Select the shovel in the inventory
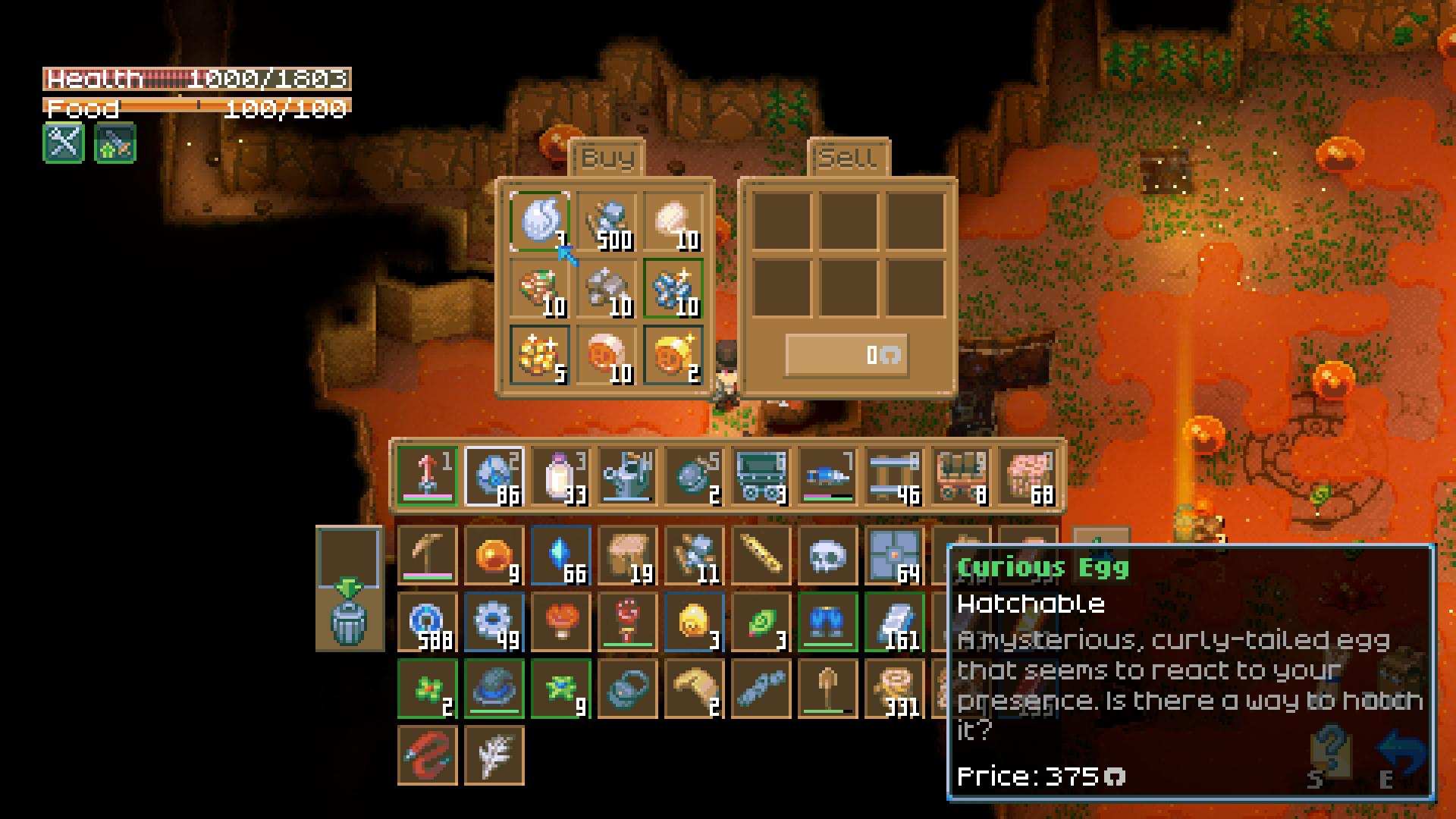The image size is (1456, 819). point(827,689)
